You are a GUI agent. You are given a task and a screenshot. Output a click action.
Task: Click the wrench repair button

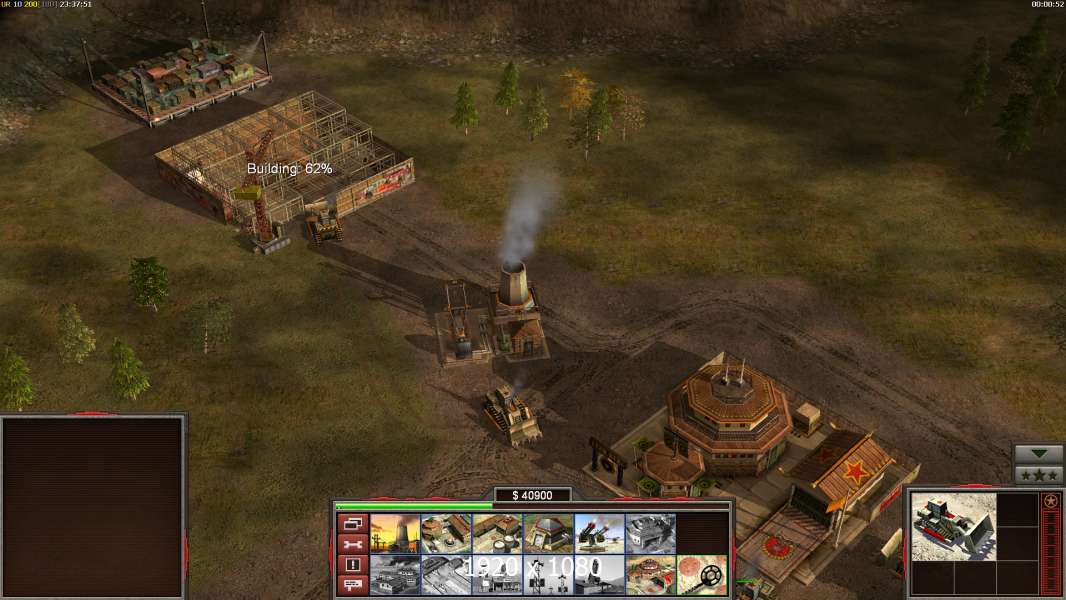point(352,544)
